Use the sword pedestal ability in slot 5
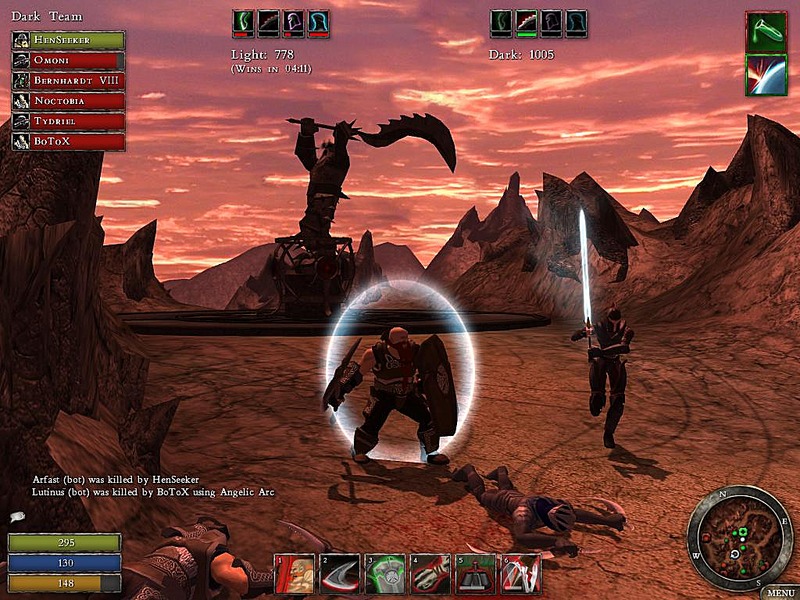 tap(475, 574)
